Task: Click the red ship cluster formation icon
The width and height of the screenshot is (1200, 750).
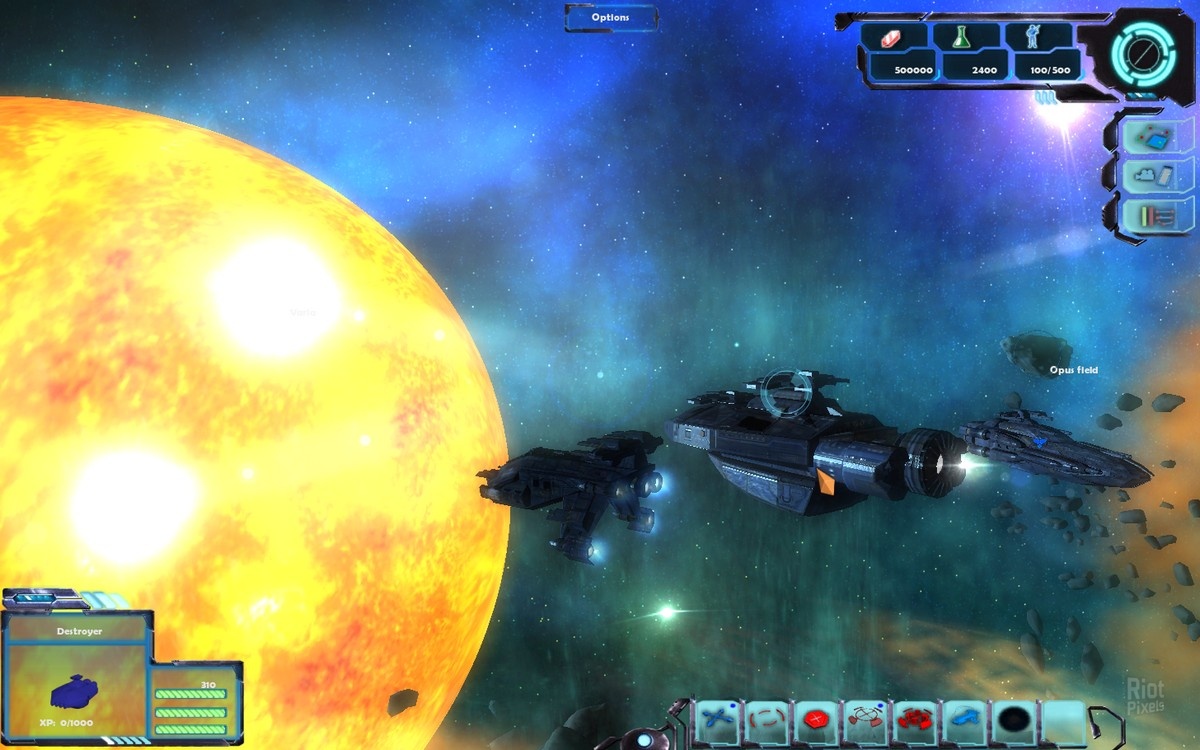Action: pyautogui.click(x=914, y=718)
